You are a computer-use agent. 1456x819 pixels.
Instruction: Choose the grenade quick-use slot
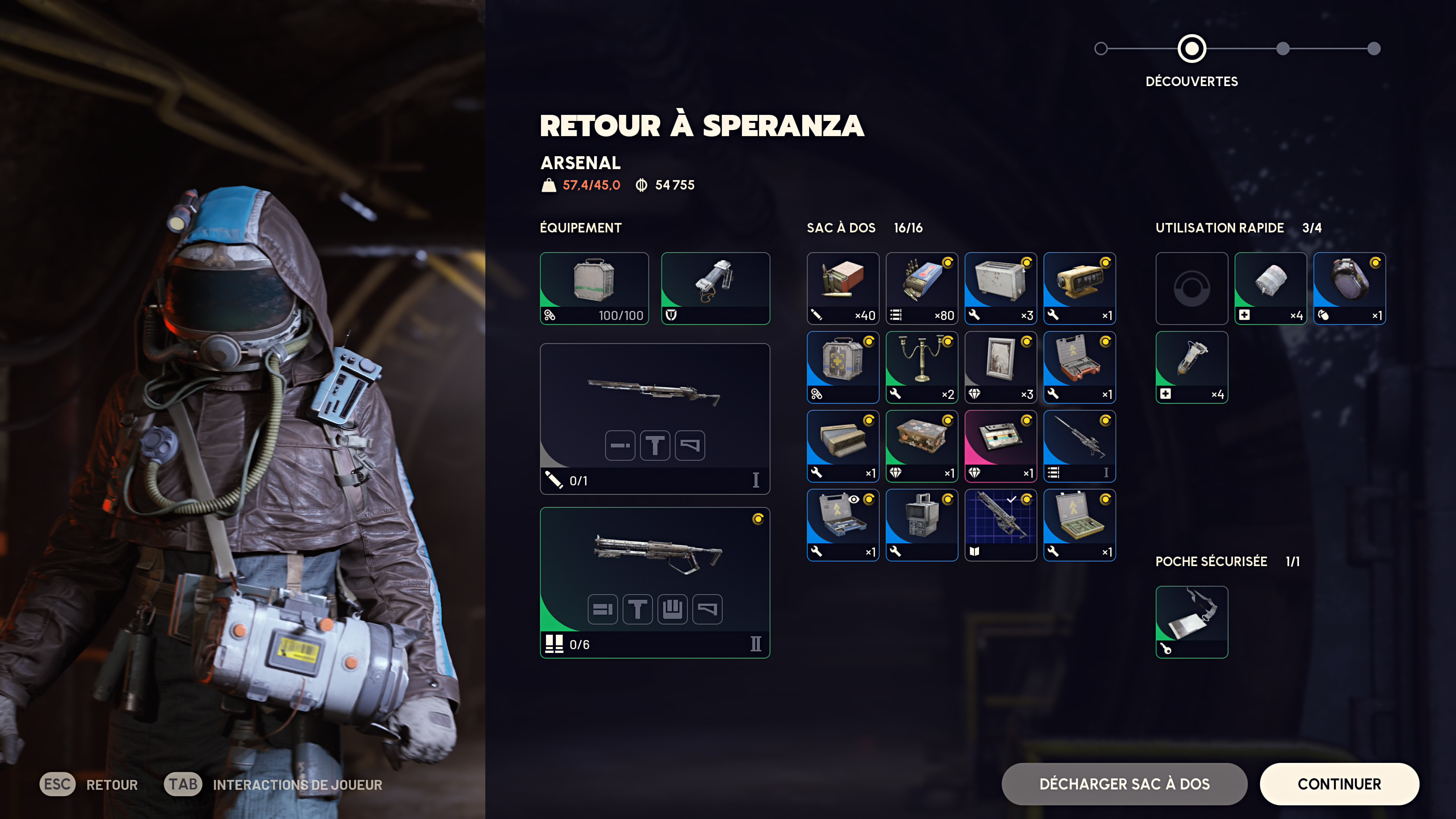click(1349, 288)
